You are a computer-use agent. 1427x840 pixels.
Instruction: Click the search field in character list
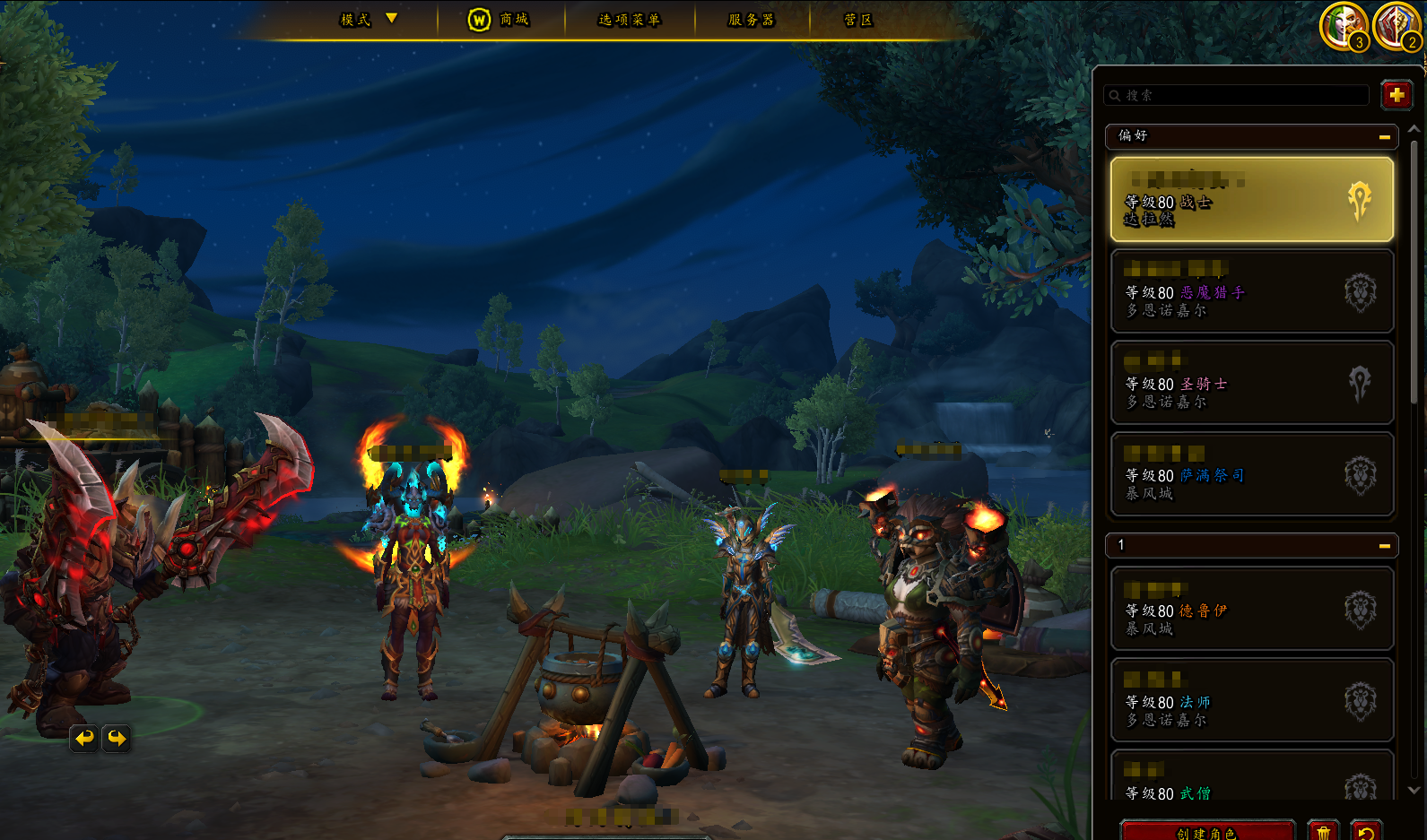[x=1238, y=95]
